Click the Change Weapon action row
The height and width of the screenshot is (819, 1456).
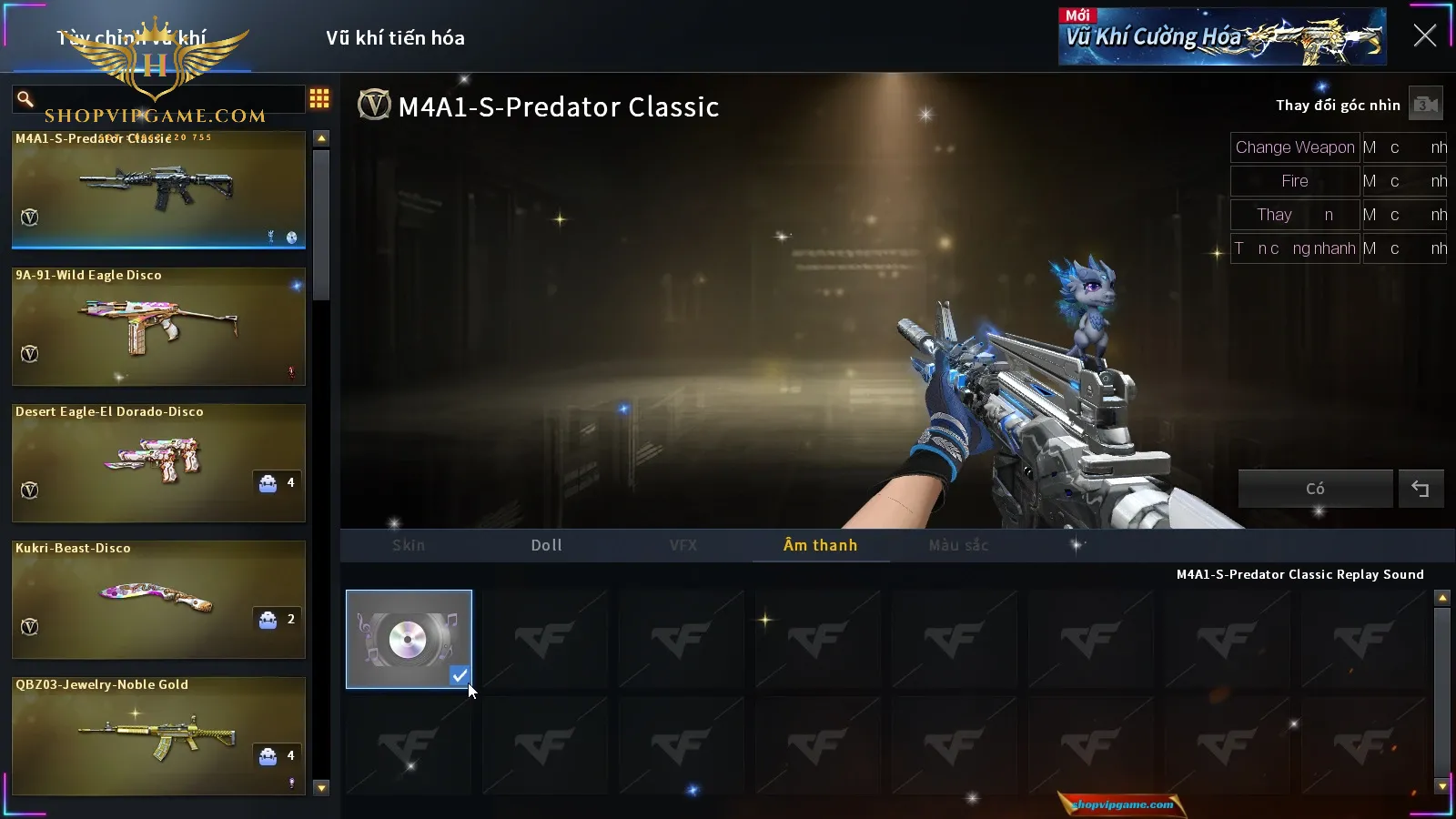1294,147
